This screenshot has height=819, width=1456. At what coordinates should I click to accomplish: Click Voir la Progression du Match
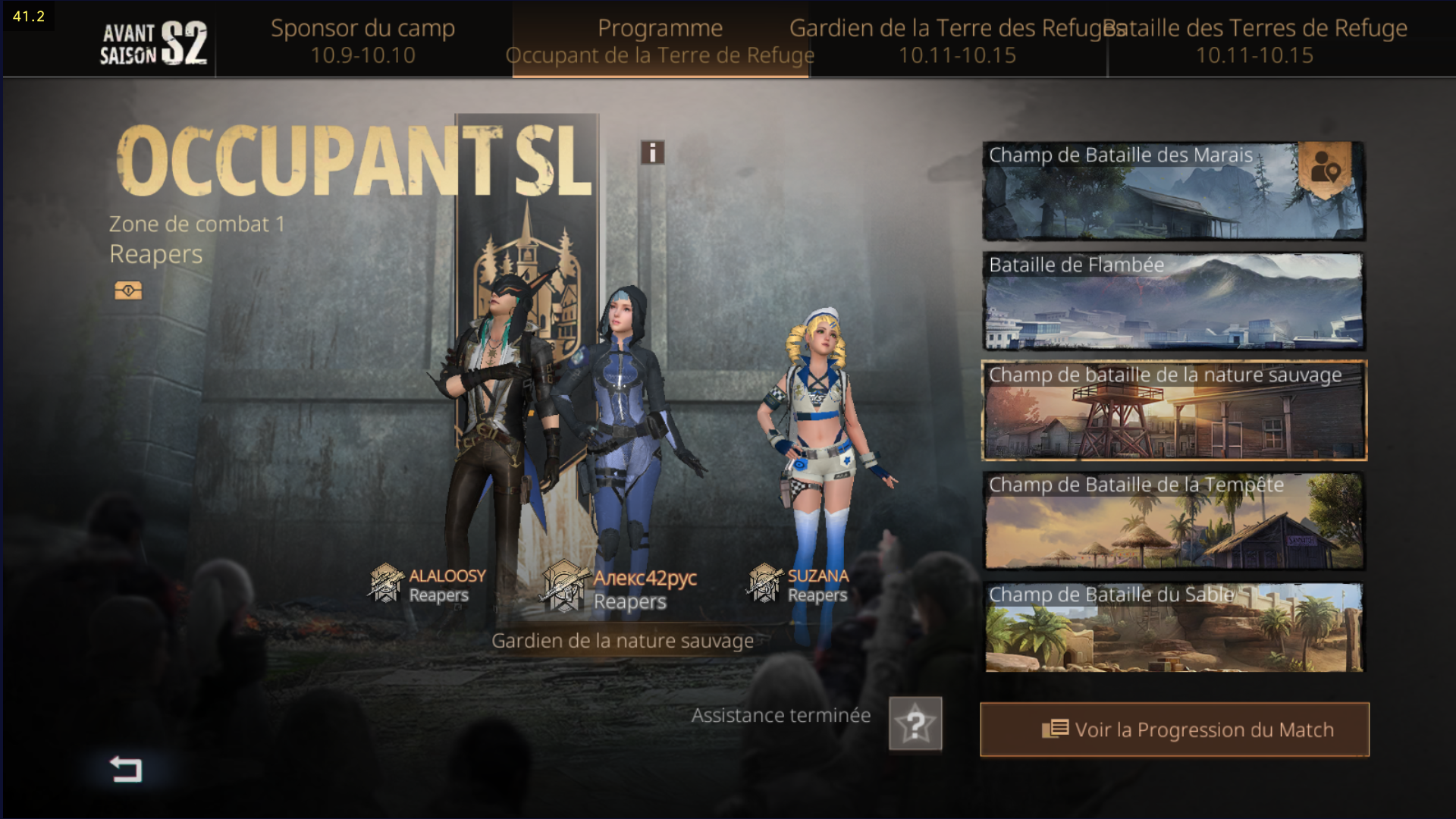point(1174,730)
